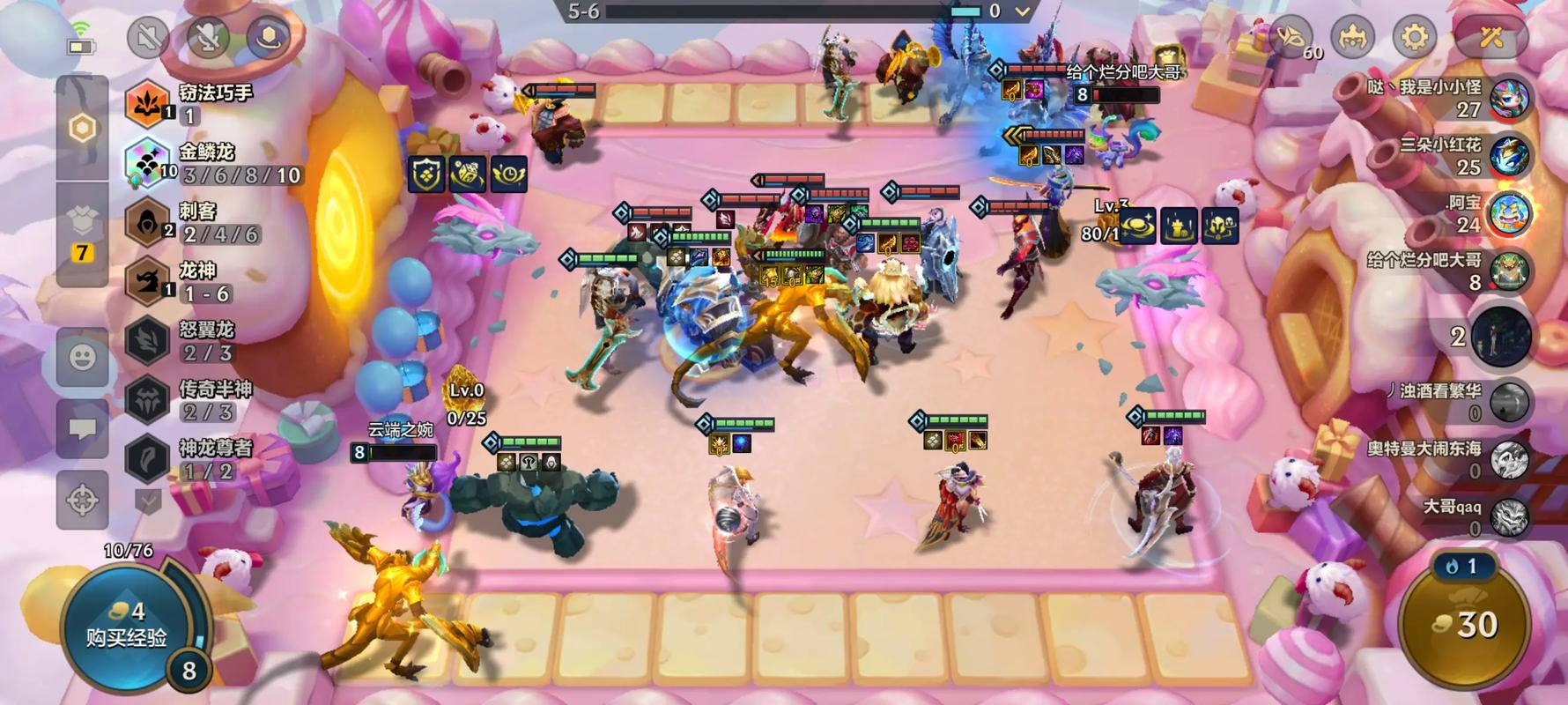
Task: Open the emoji smiley panel
Action: click(82, 357)
